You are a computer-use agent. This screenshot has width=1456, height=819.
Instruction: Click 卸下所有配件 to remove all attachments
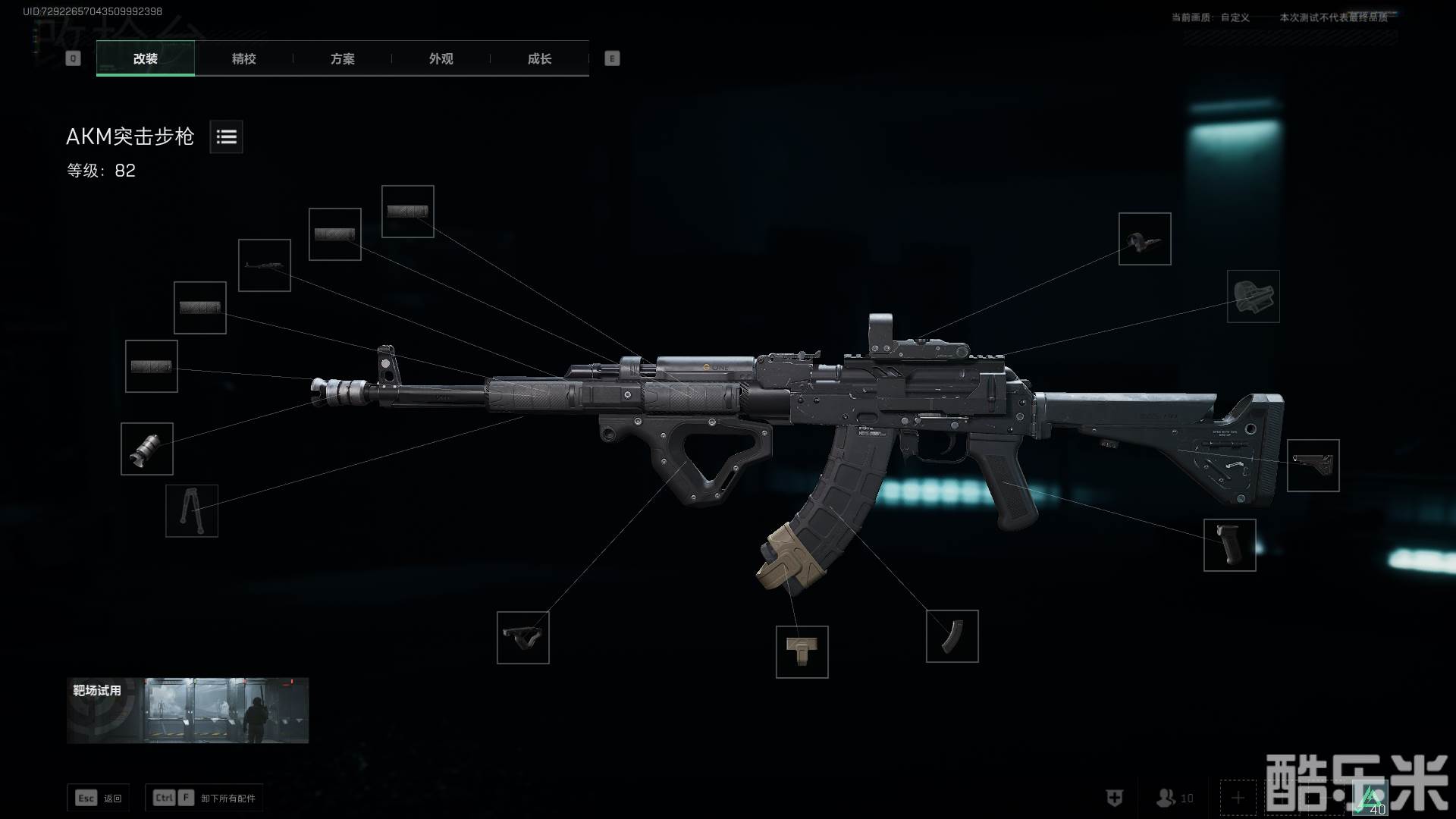click(204, 798)
